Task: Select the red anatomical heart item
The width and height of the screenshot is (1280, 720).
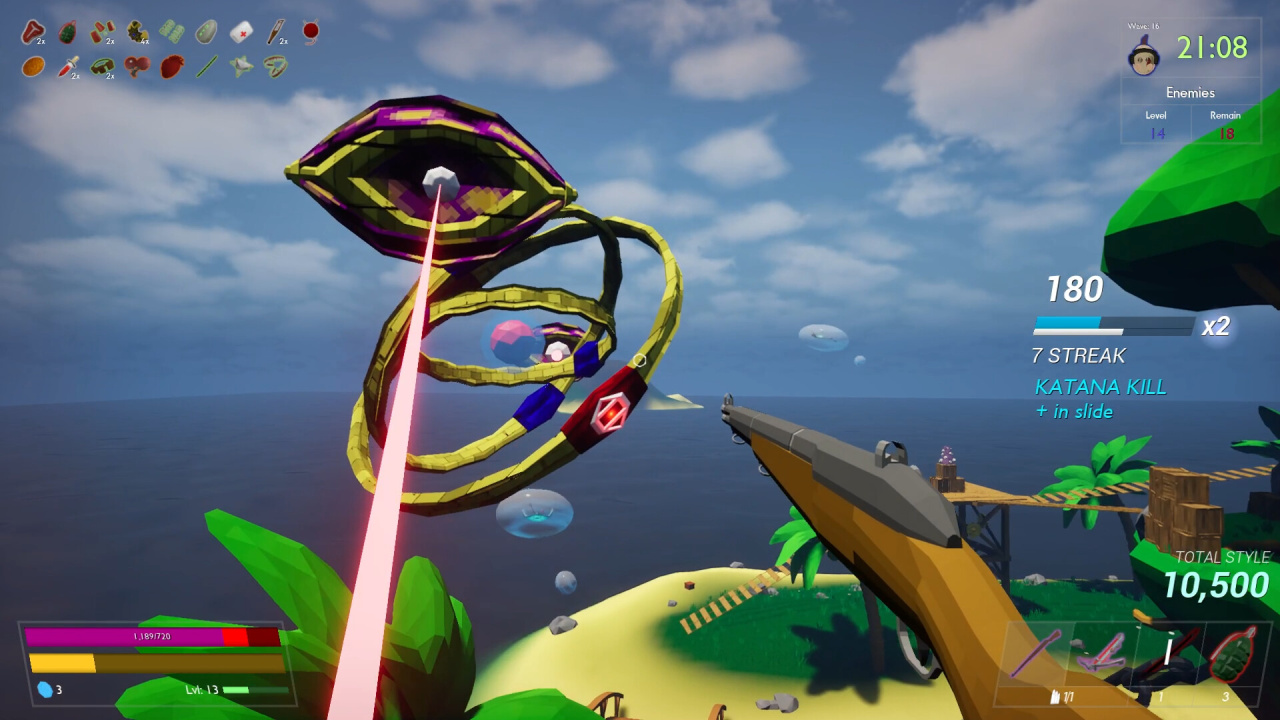Action: coord(171,67)
